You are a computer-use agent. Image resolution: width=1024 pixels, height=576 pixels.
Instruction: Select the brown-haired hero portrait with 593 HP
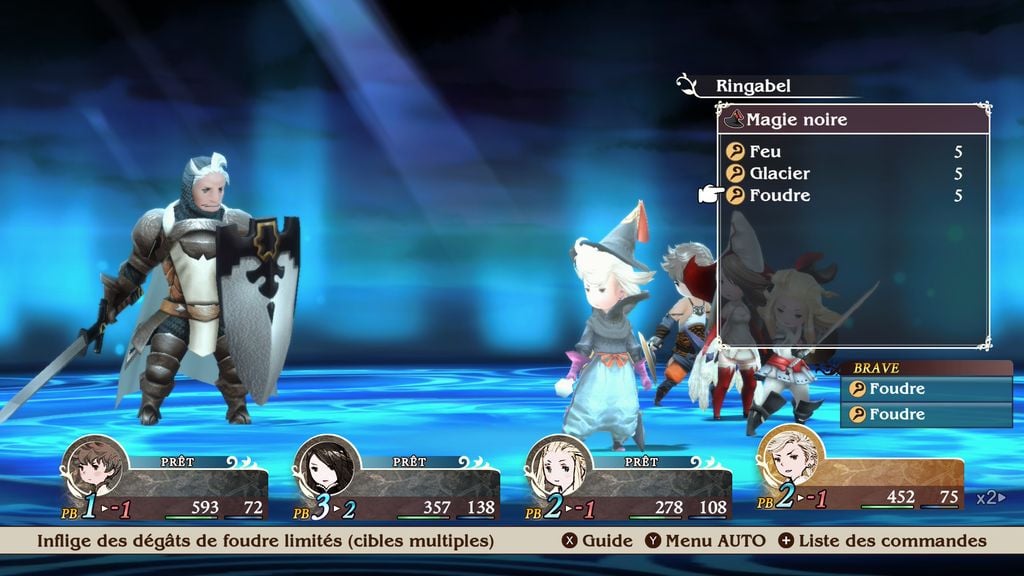(x=95, y=467)
